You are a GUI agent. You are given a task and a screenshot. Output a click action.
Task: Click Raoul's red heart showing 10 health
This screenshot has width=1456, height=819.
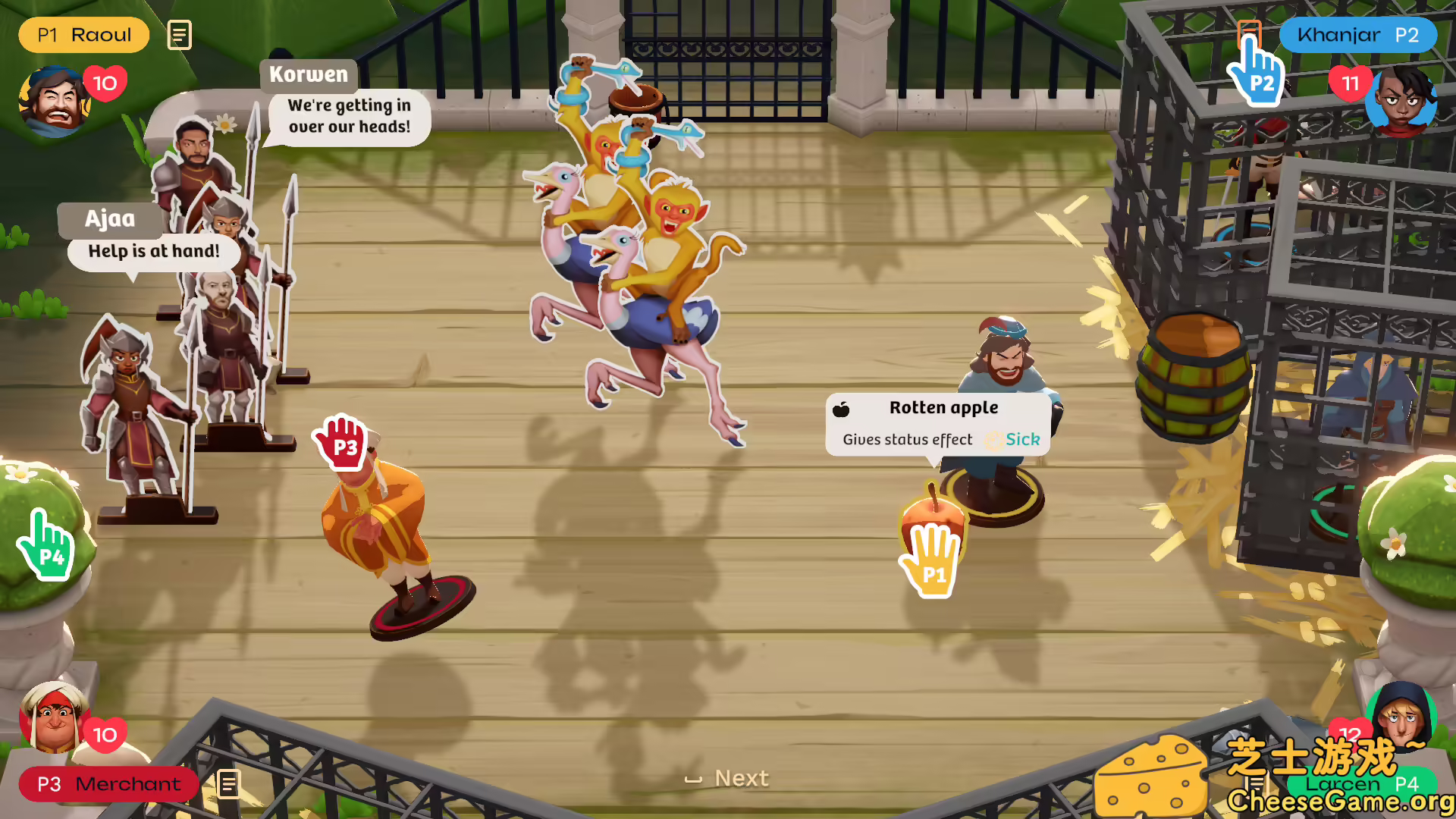105,83
